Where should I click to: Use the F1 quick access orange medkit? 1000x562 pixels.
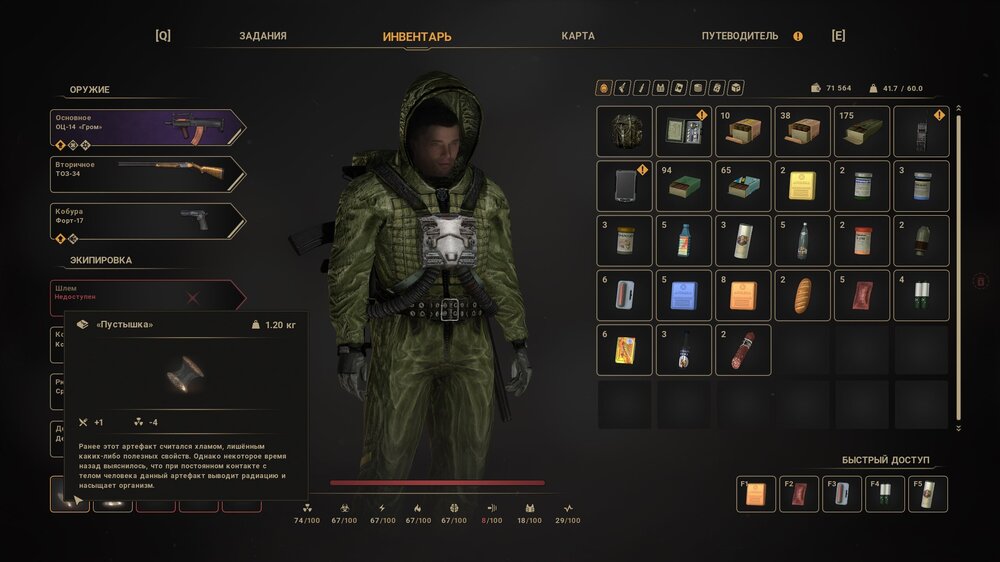coord(756,494)
